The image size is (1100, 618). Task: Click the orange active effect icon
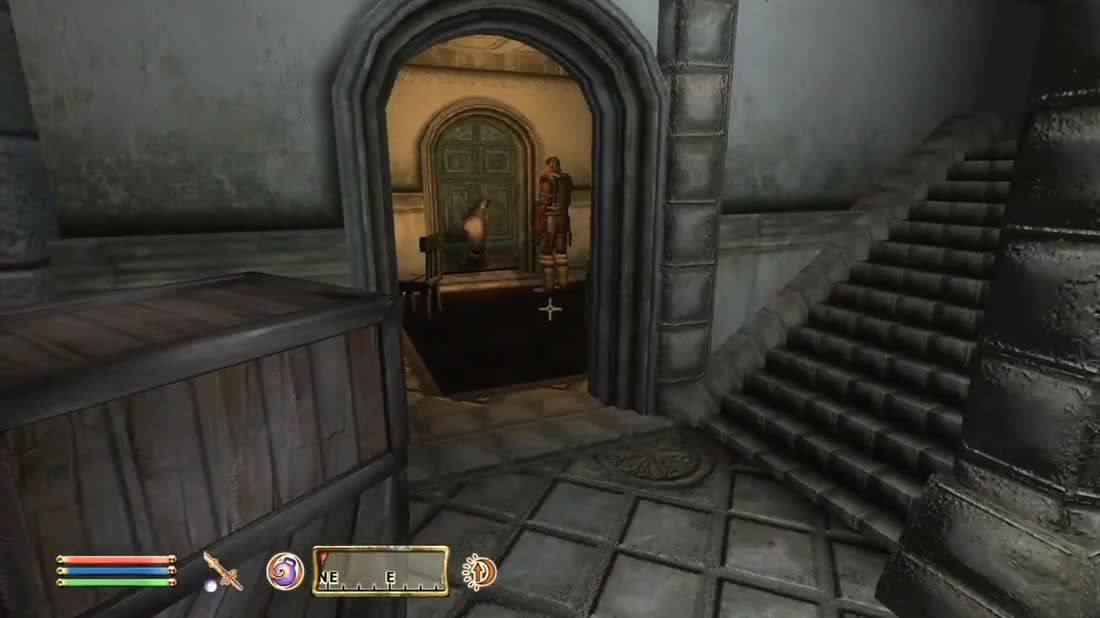(x=480, y=572)
